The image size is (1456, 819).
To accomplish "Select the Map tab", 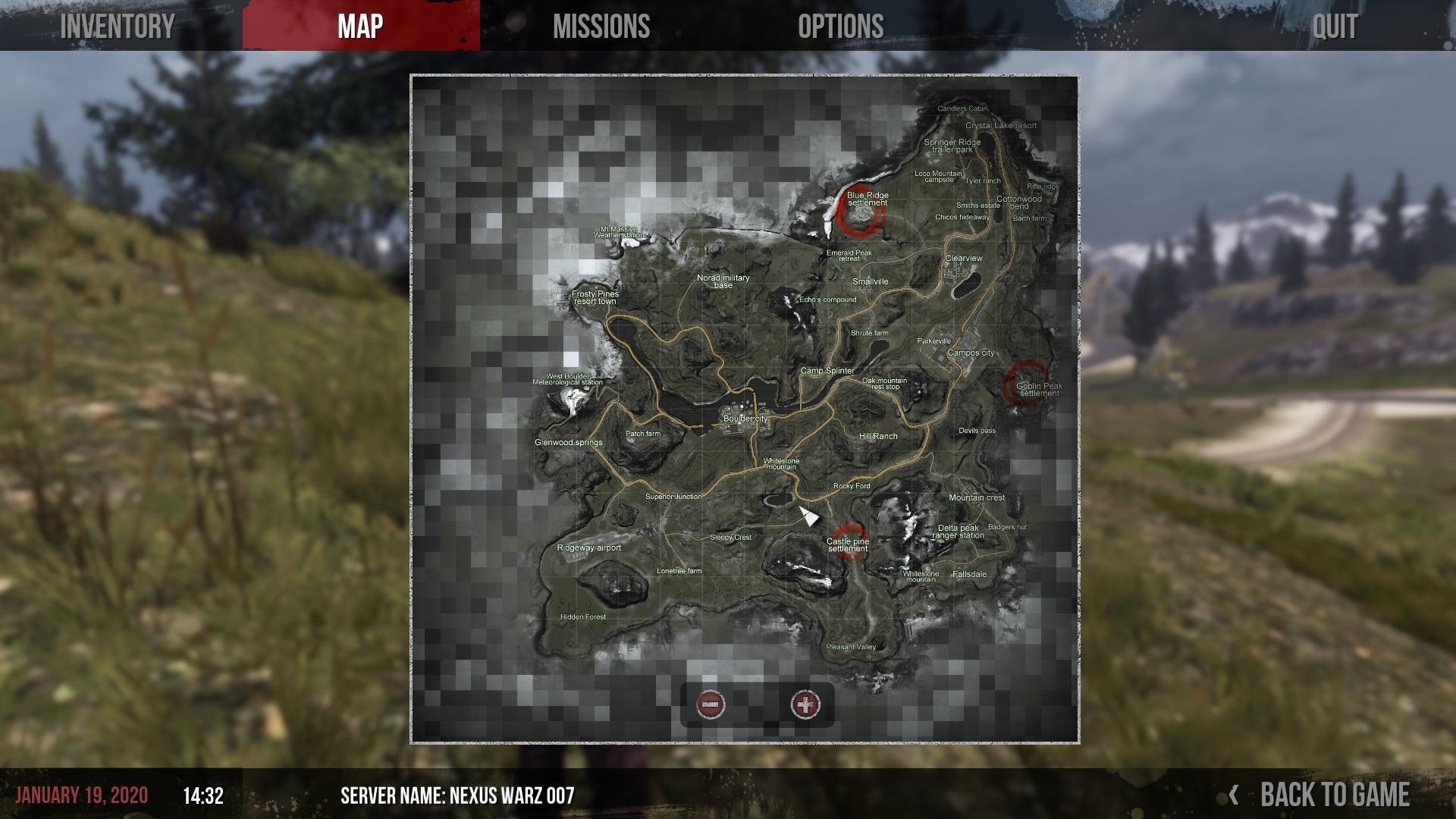I will (x=360, y=27).
